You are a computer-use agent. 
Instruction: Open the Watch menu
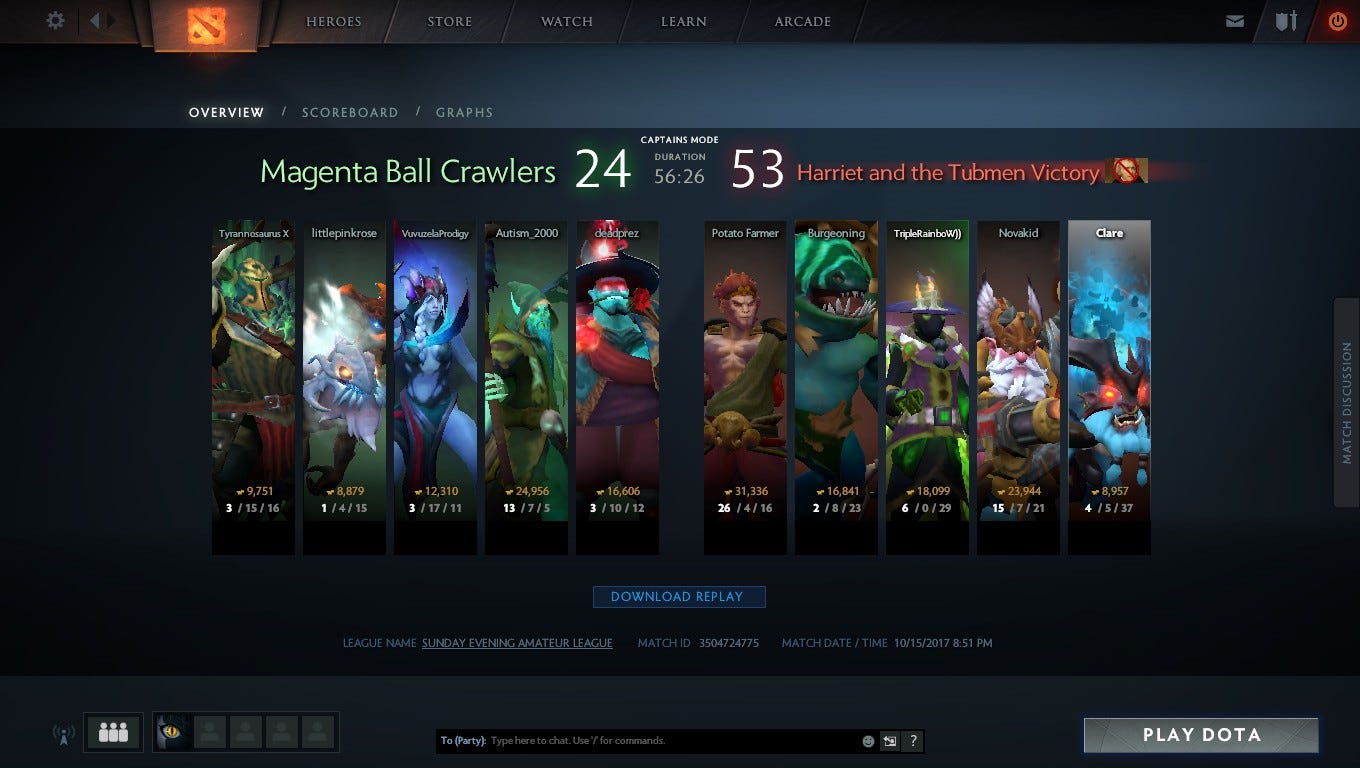(x=567, y=22)
